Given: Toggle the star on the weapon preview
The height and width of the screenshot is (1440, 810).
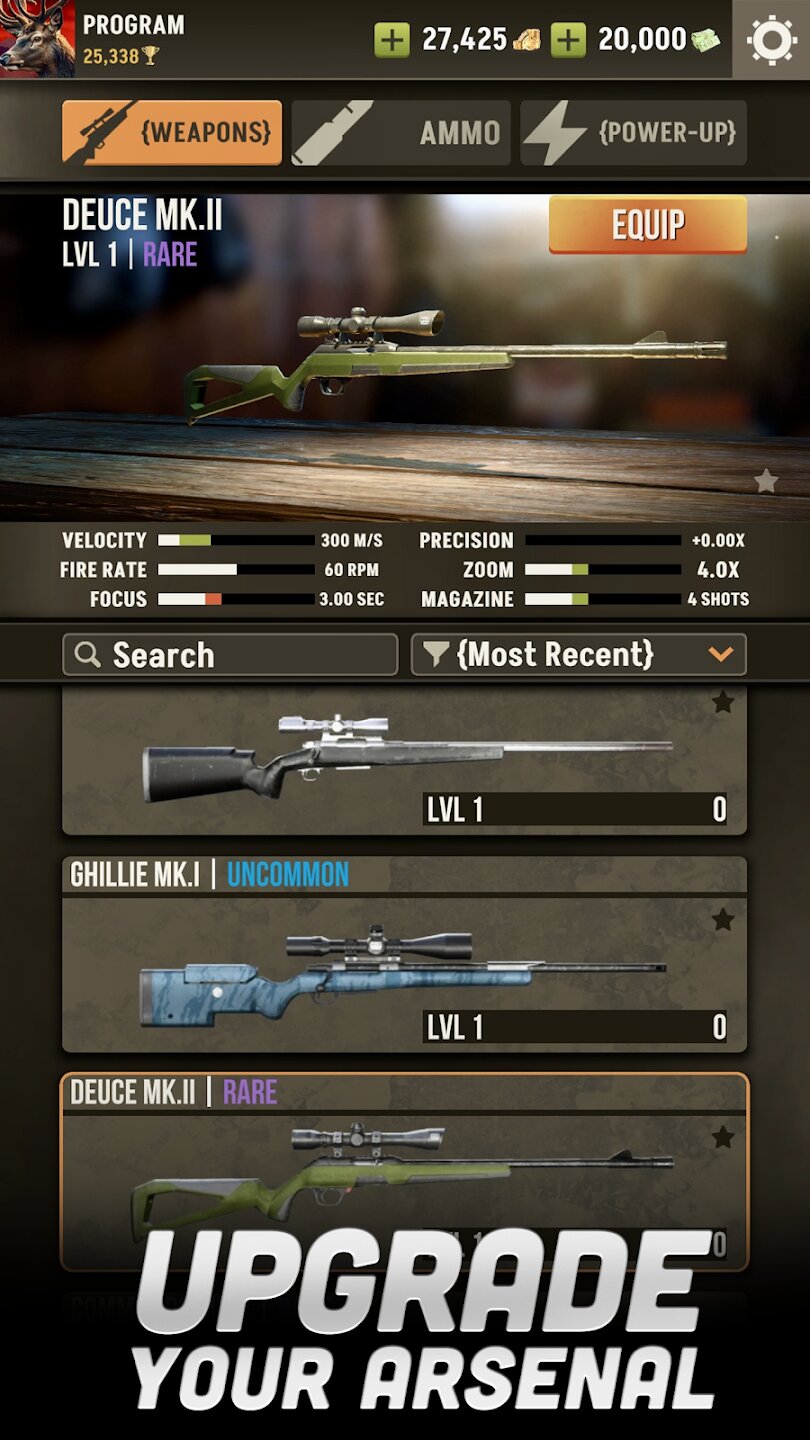Looking at the screenshot, I should [x=766, y=481].
